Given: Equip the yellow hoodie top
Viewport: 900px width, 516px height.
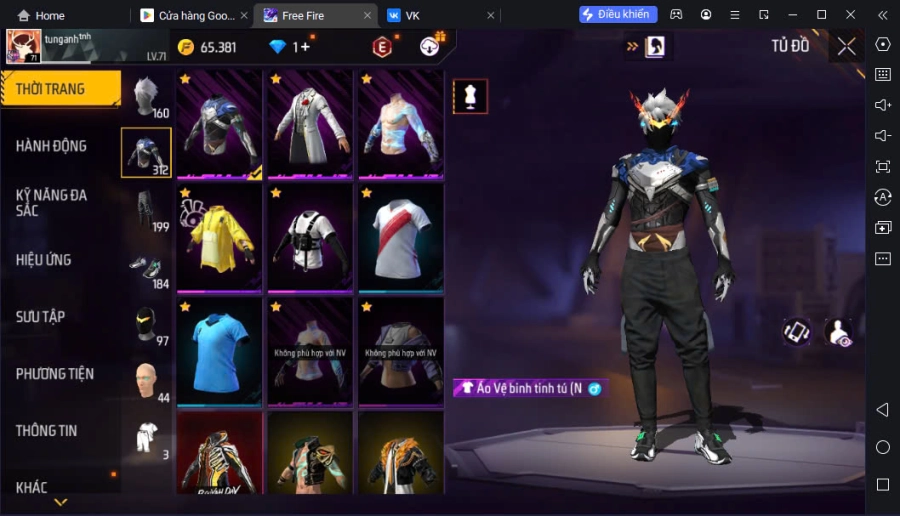Looking at the screenshot, I should (x=218, y=237).
